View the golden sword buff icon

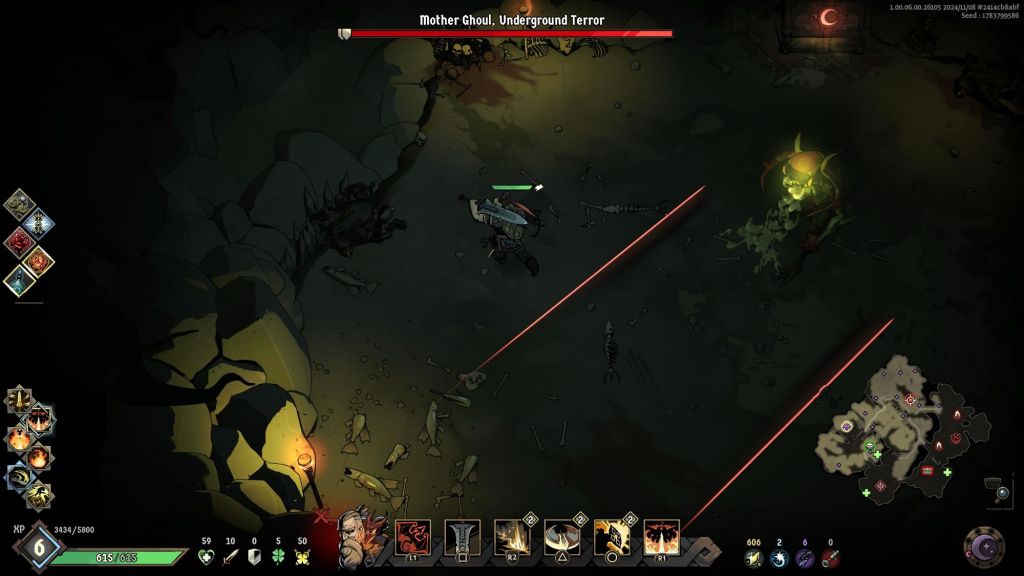tap(18, 400)
